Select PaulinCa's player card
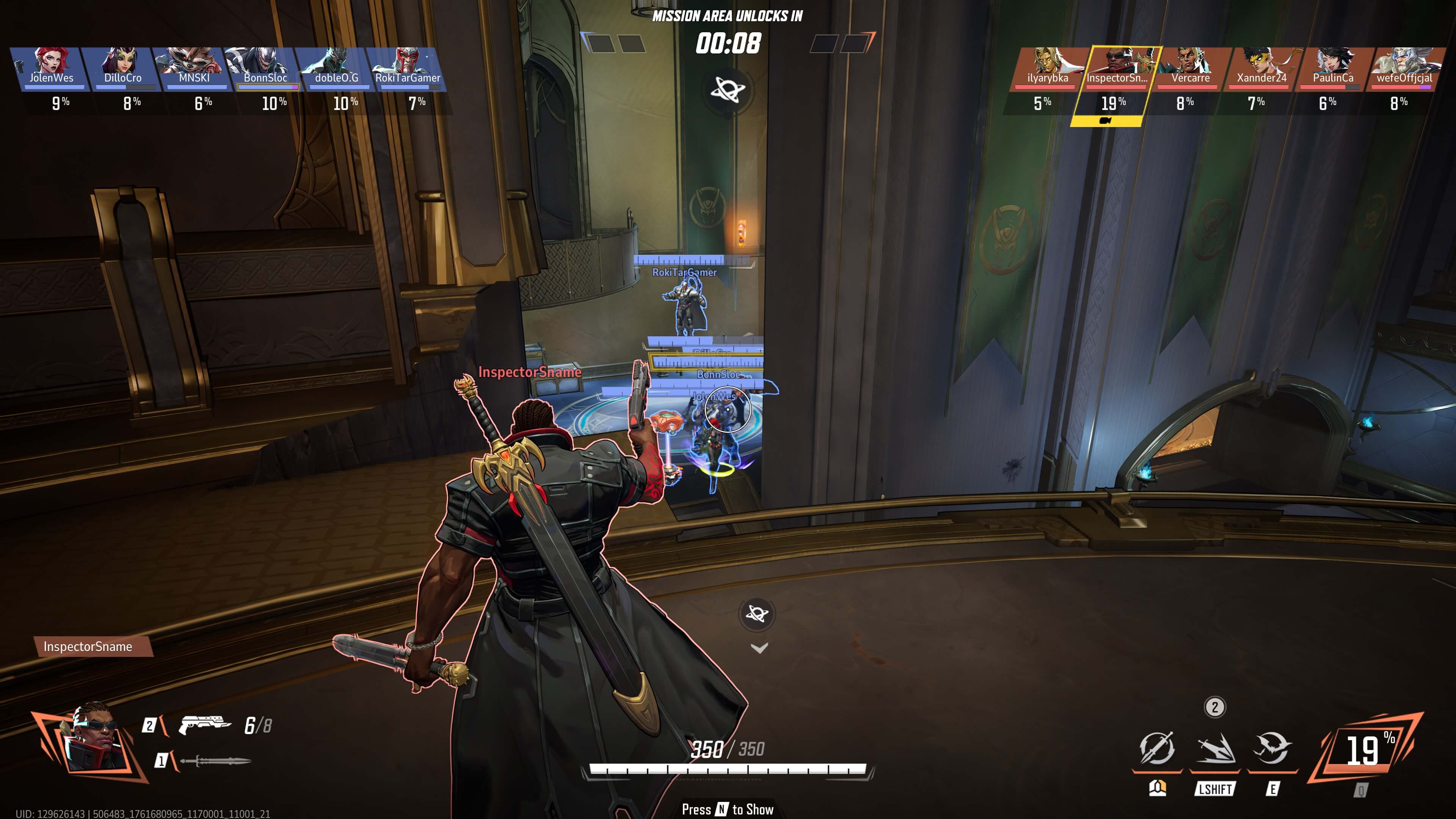 [x=1332, y=68]
